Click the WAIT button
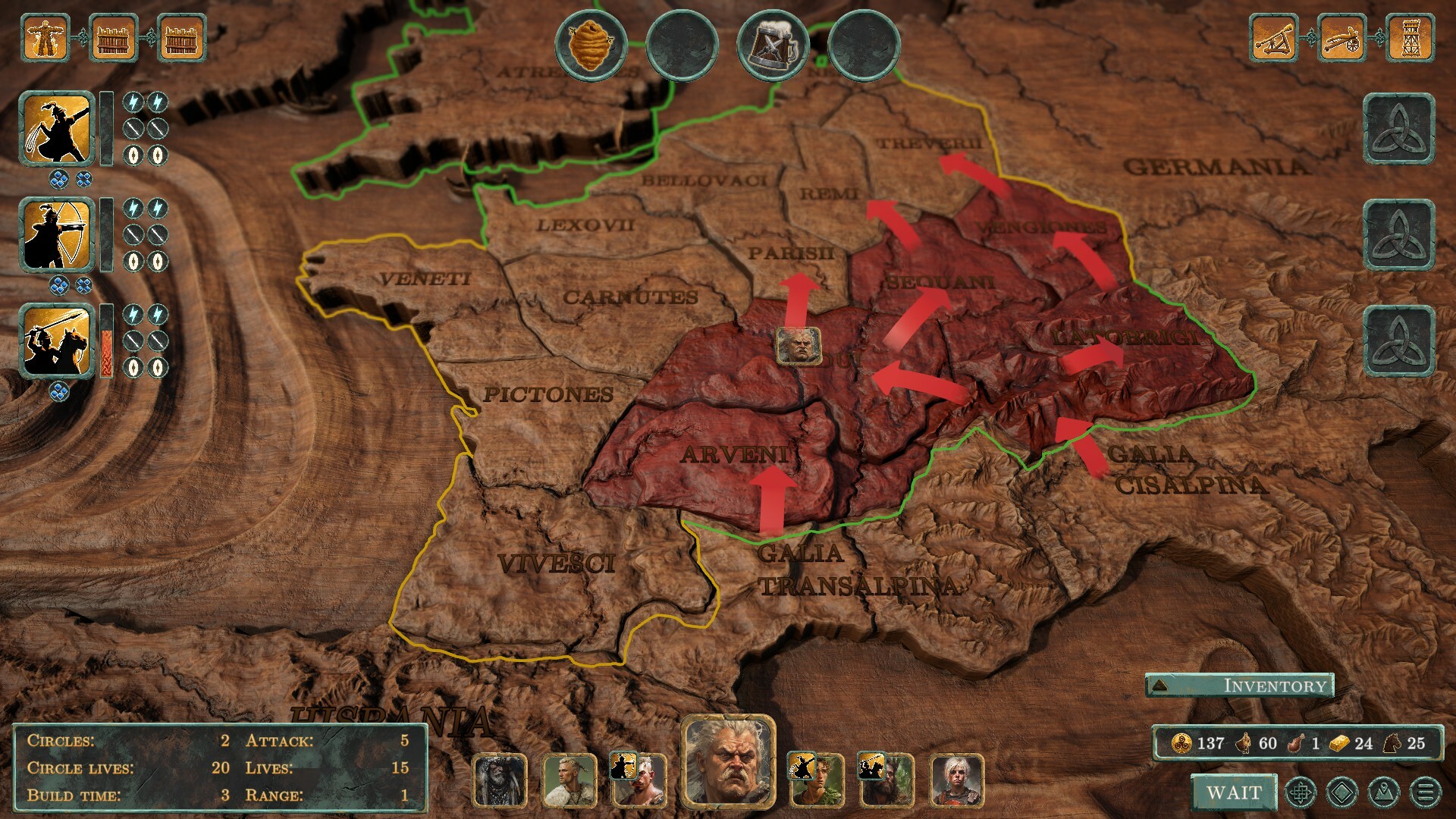 point(1234,792)
